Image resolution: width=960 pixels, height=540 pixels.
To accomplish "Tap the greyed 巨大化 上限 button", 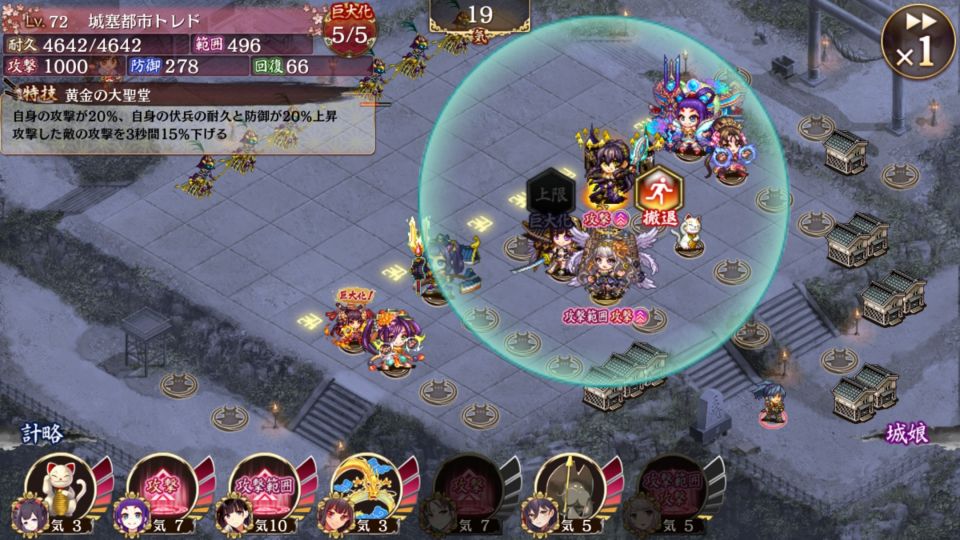I will [551, 196].
